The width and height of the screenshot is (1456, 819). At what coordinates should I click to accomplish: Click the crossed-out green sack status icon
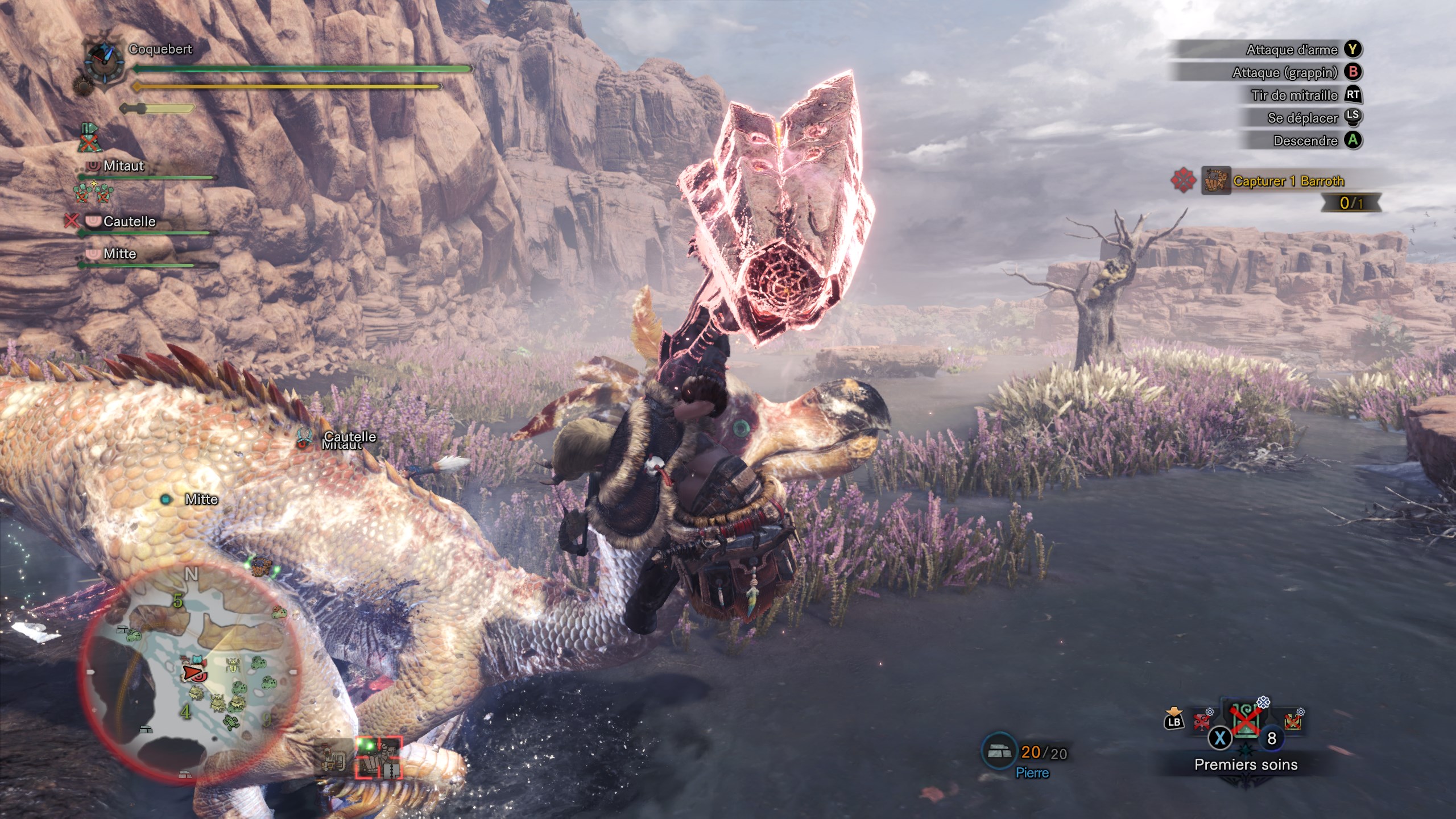pos(89,138)
